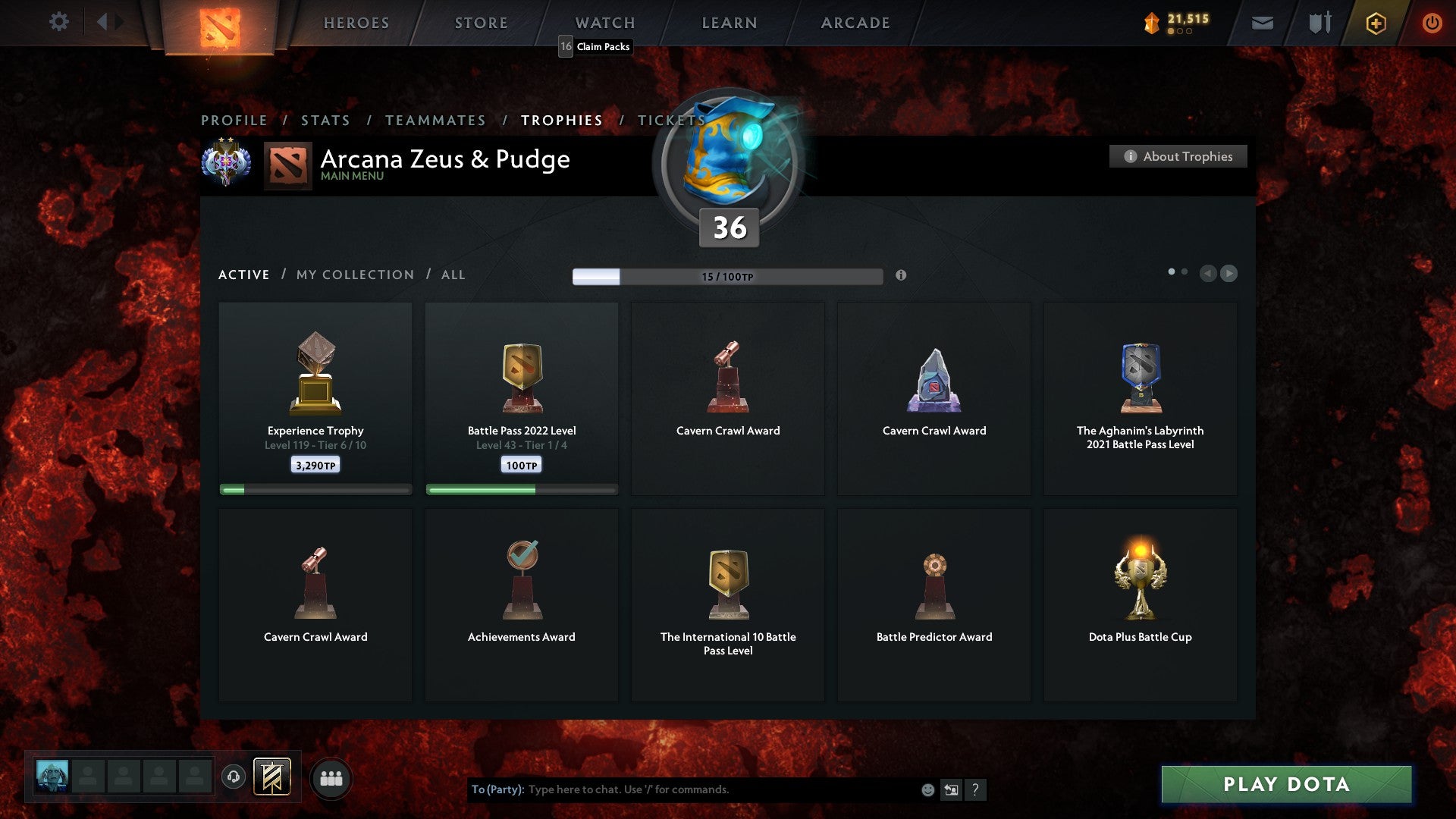
Task: Switch to the MY COLLECTION tab
Action: pyautogui.click(x=353, y=275)
